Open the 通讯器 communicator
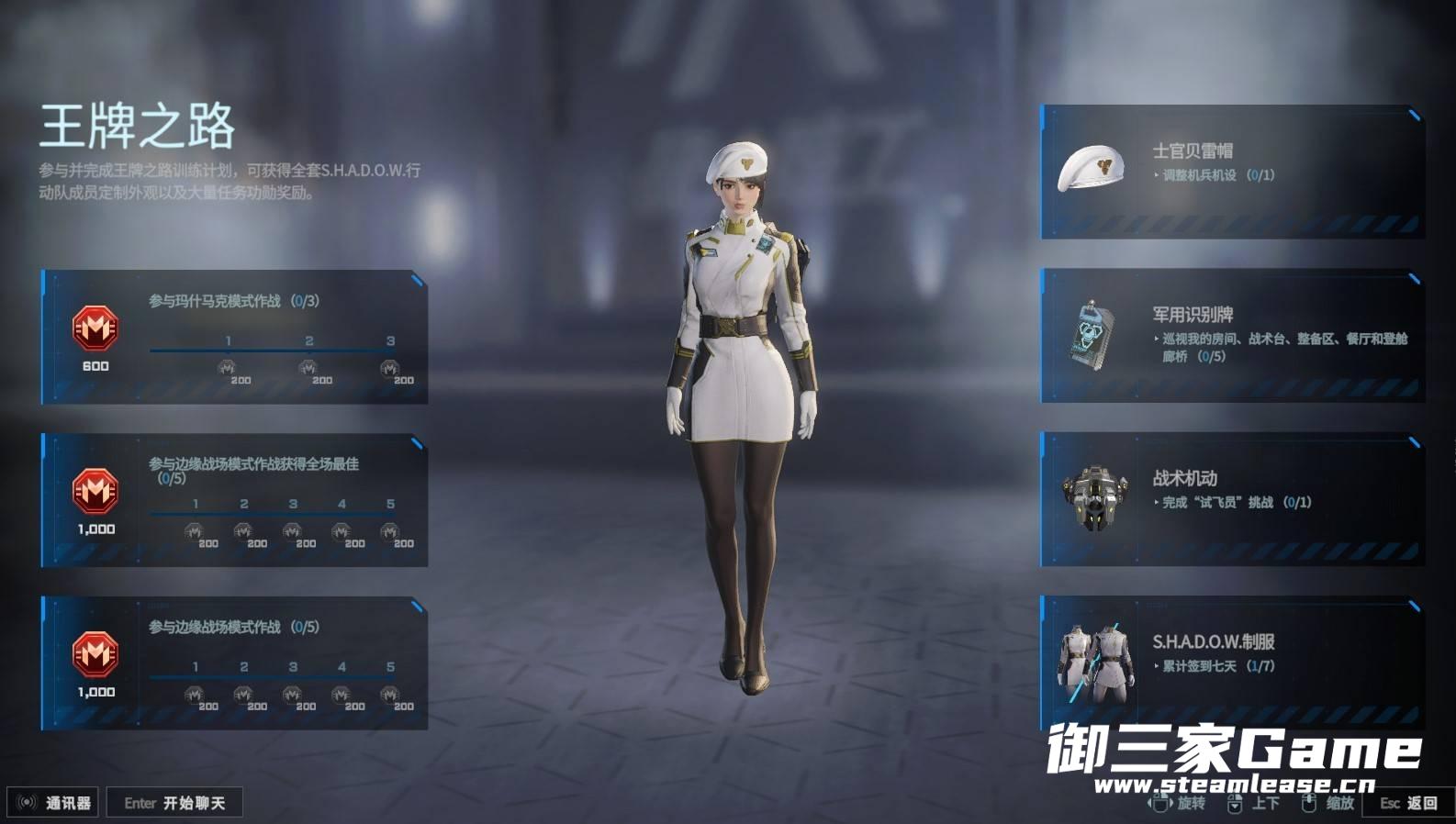This screenshot has width=1456, height=824. tap(55, 803)
